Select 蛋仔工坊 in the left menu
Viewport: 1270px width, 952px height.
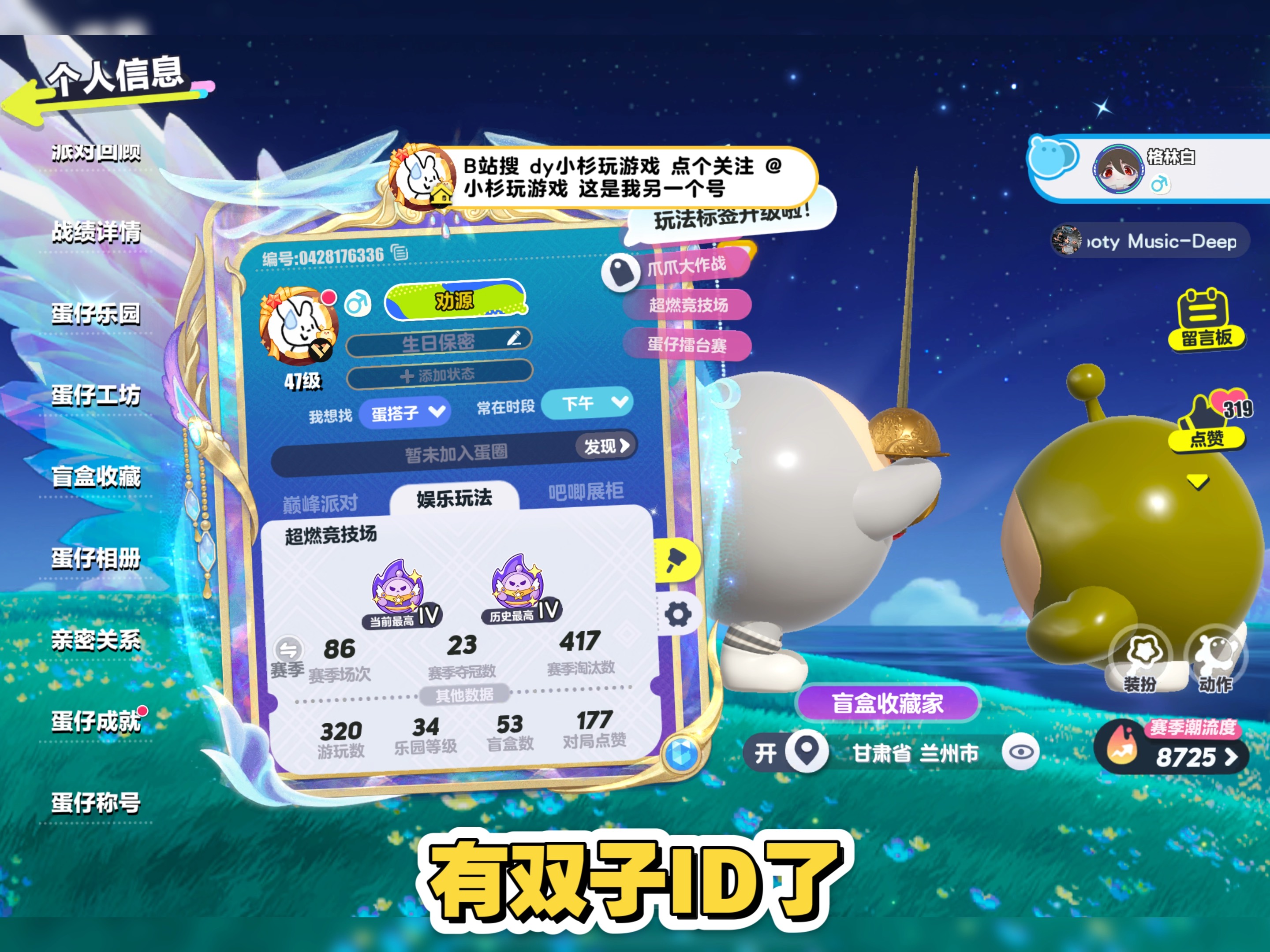[96, 395]
